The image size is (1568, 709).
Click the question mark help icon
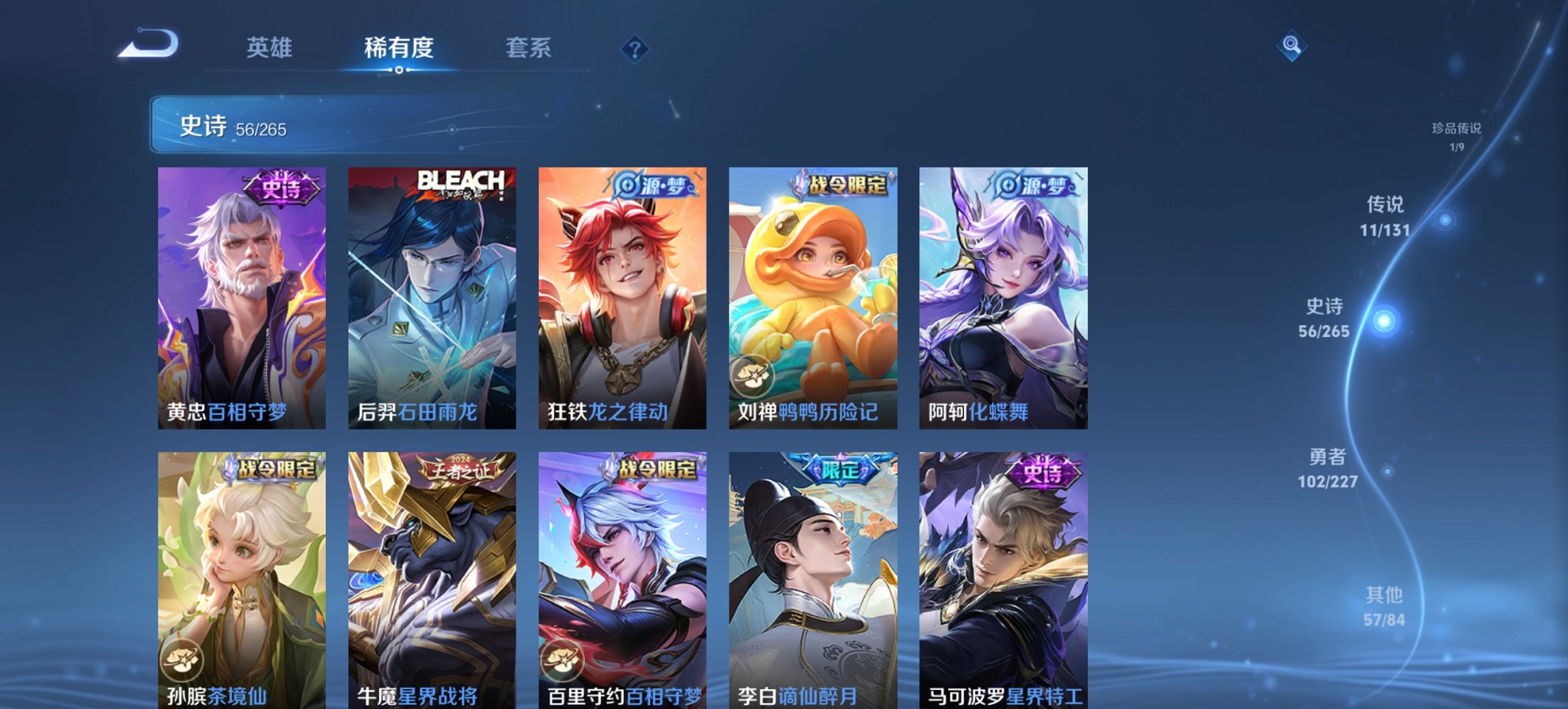(635, 48)
